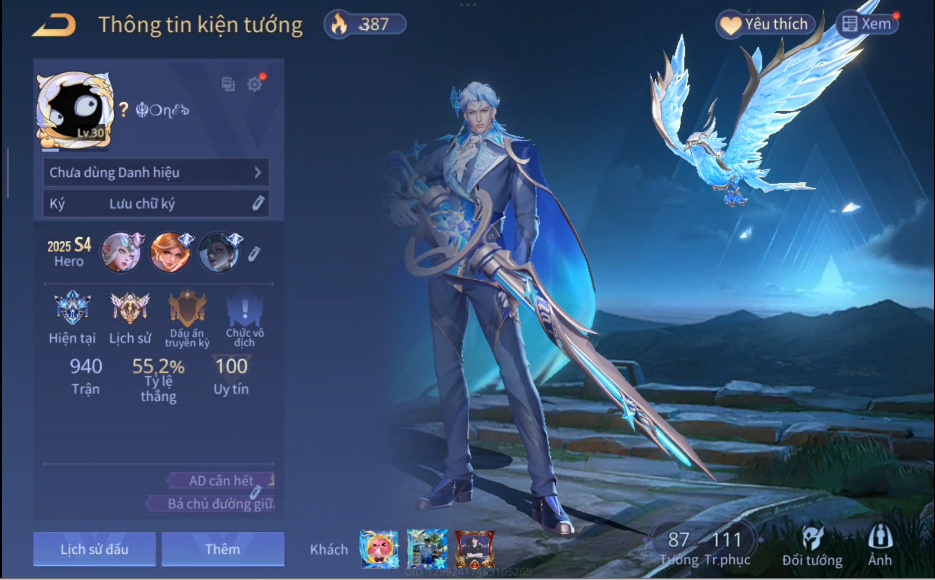Open profile settings gear icon
The width and height of the screenshot is (935, 580).
point(254,85)
